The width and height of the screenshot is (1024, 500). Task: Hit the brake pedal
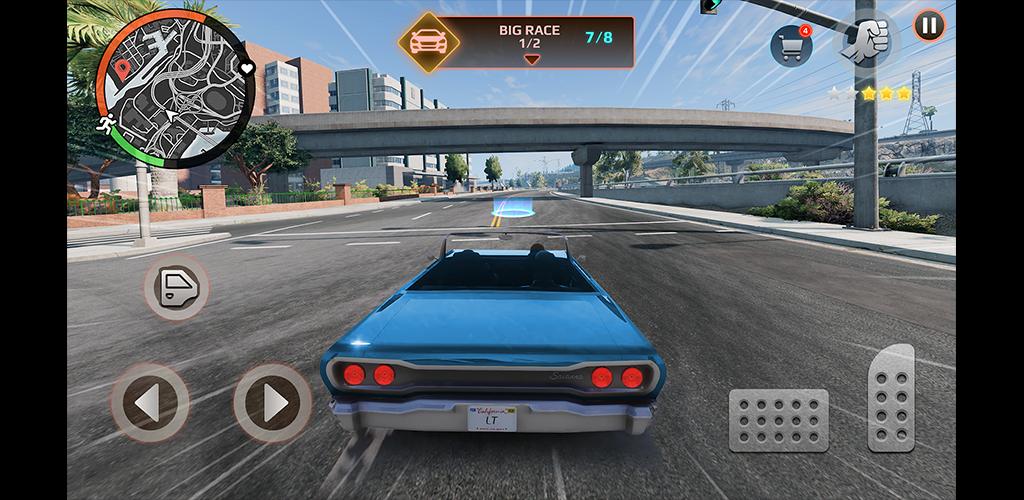[x=778, y=419]
